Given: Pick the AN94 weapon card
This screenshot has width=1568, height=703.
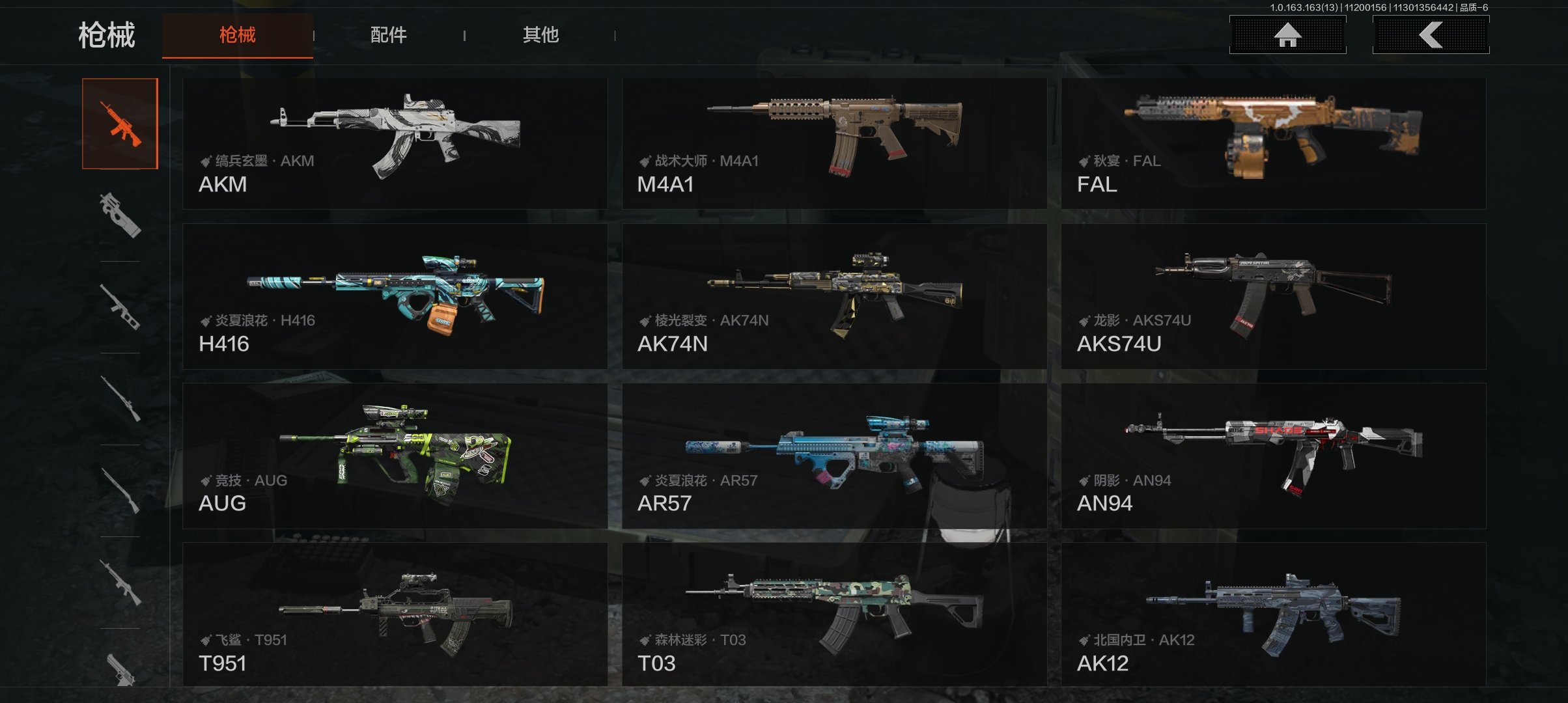Looking at the screenshot, I should [x=1273, y=456].
